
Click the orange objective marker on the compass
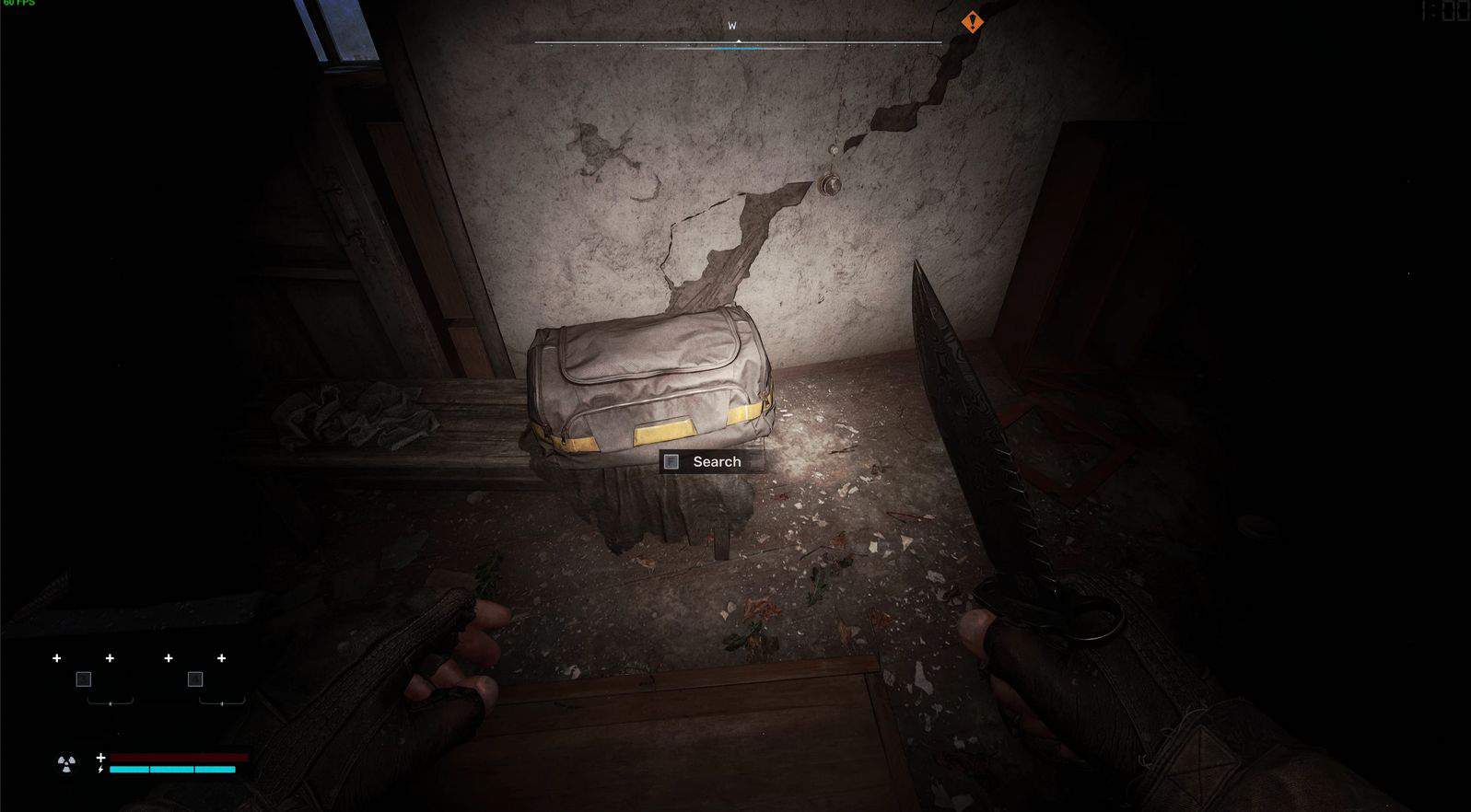pyautogui.click(x=972, y=22)
